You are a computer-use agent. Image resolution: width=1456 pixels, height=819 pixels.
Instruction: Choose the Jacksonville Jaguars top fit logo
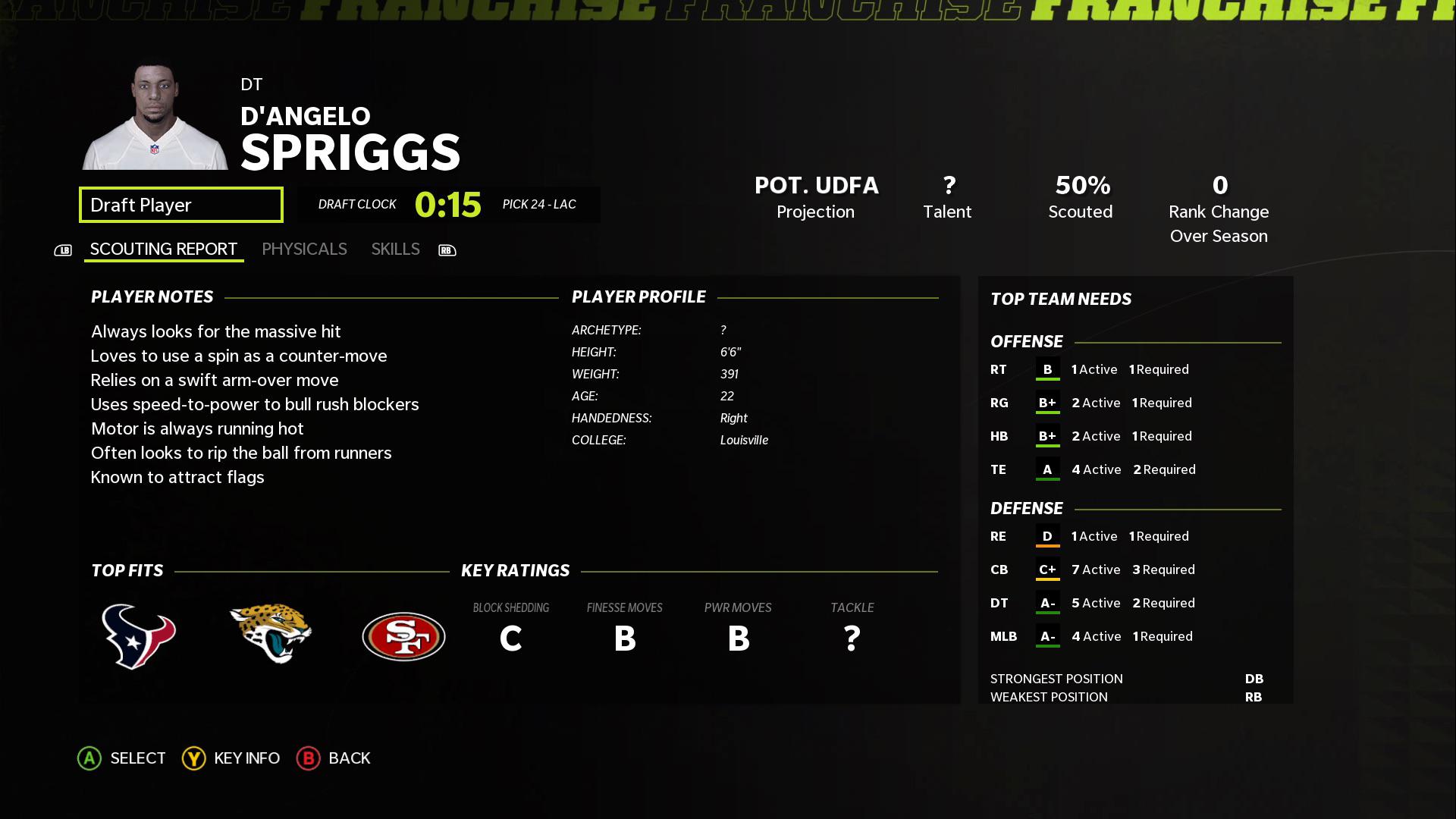(x=271, y=634)
